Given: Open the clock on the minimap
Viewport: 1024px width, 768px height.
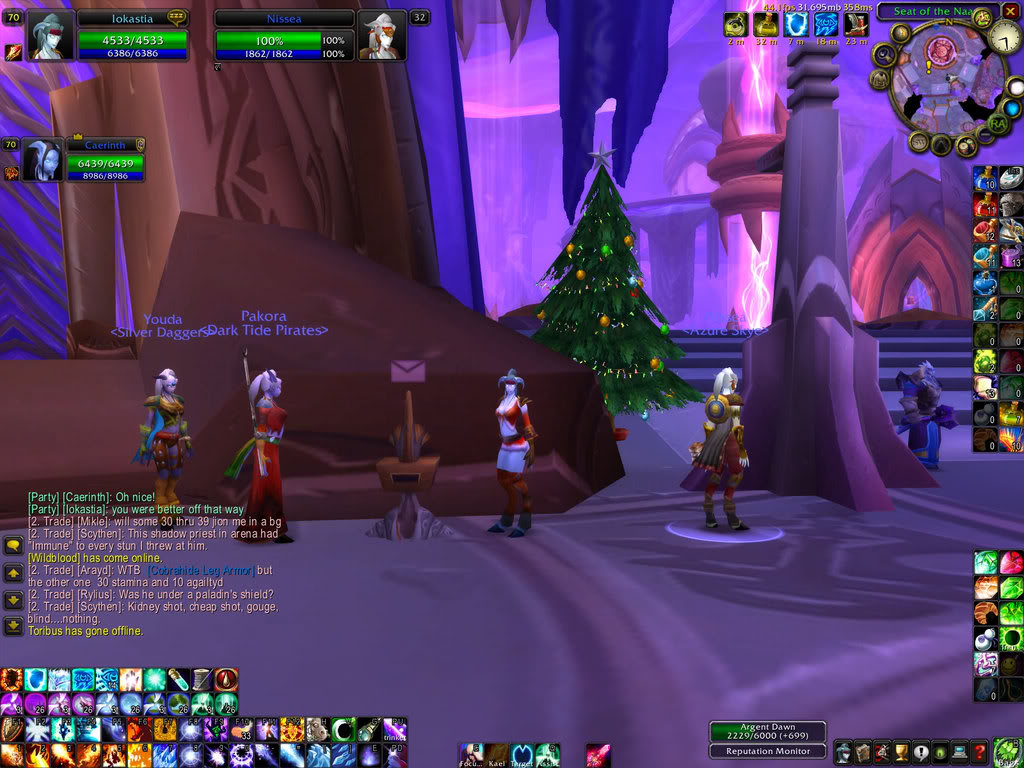Looking at the screenshot, I should click(1005, 38).
